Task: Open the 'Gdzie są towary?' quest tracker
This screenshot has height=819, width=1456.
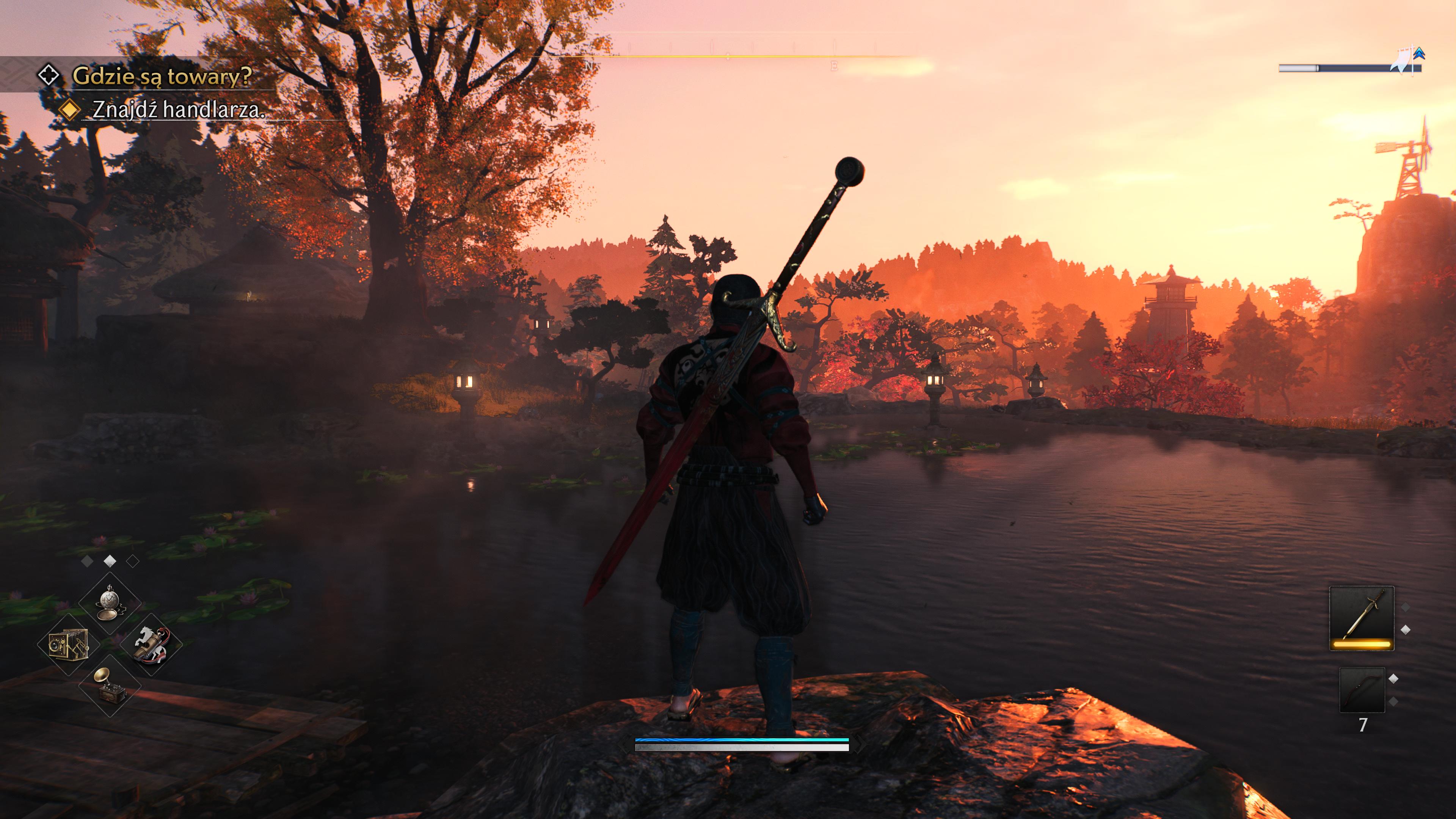Action: click(x=162, y=76)
